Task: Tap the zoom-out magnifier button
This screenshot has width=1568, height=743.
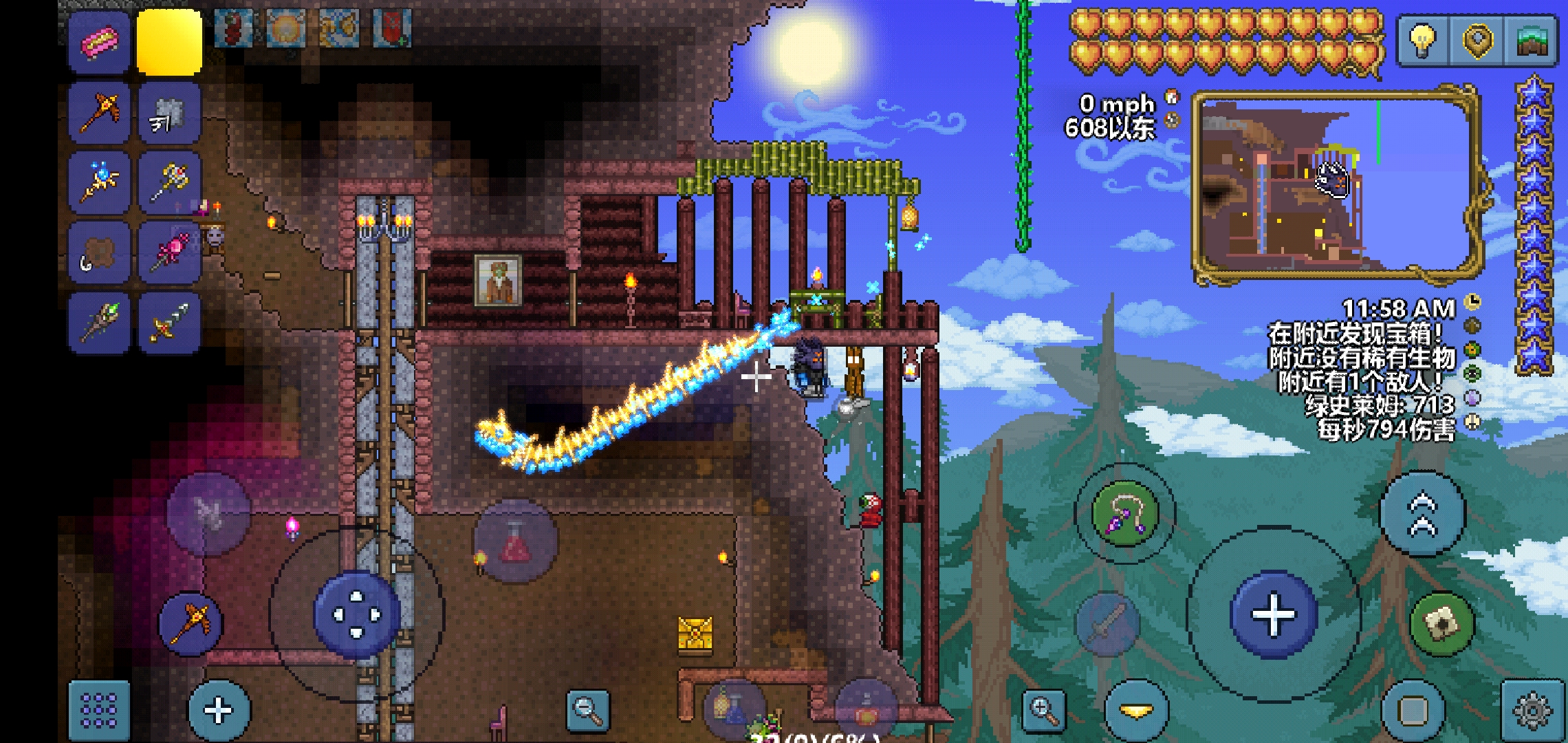Action: click(588, 710)
